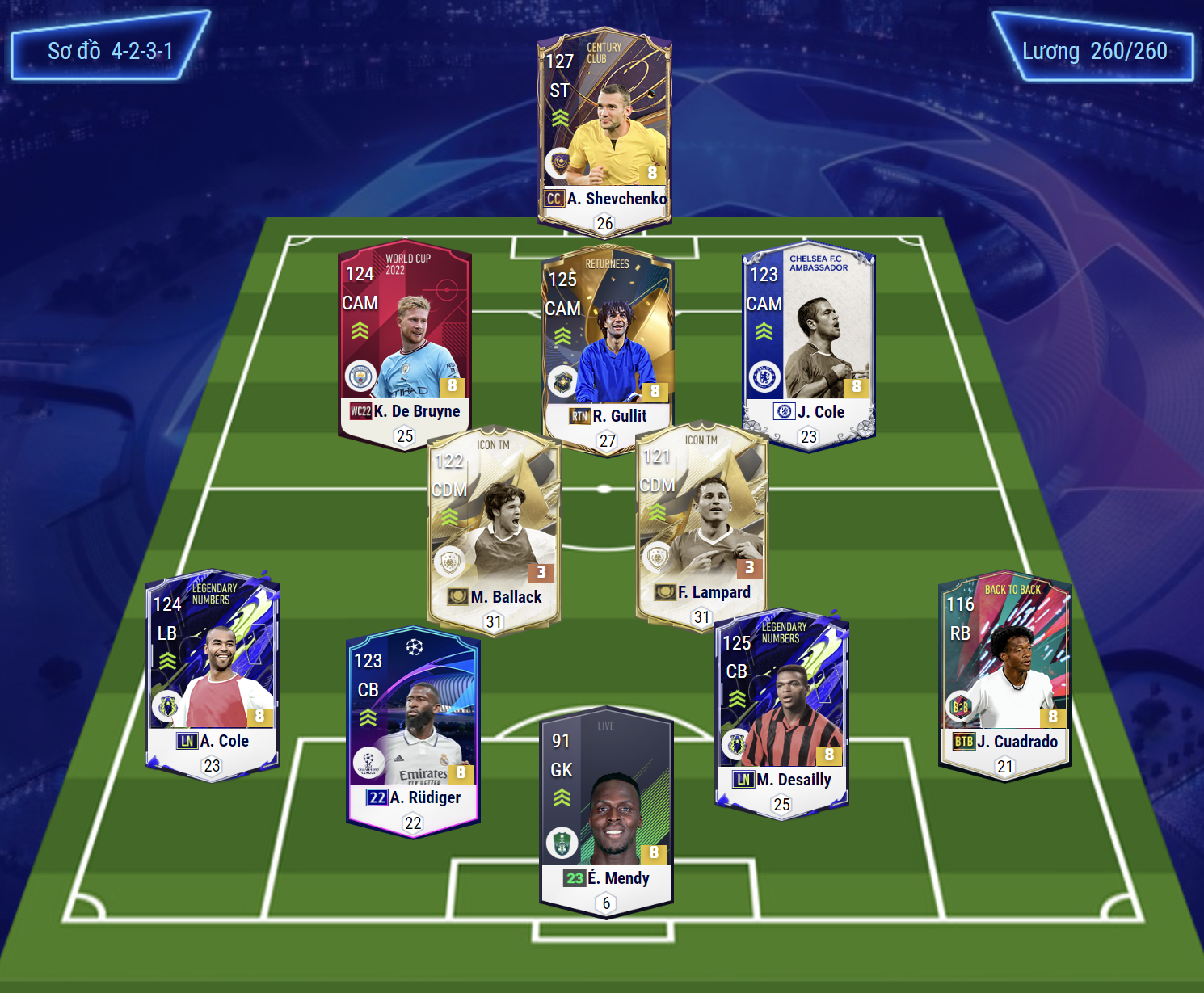
Task: Choose the K. De Bruyne card
Action: pos(404,343)
